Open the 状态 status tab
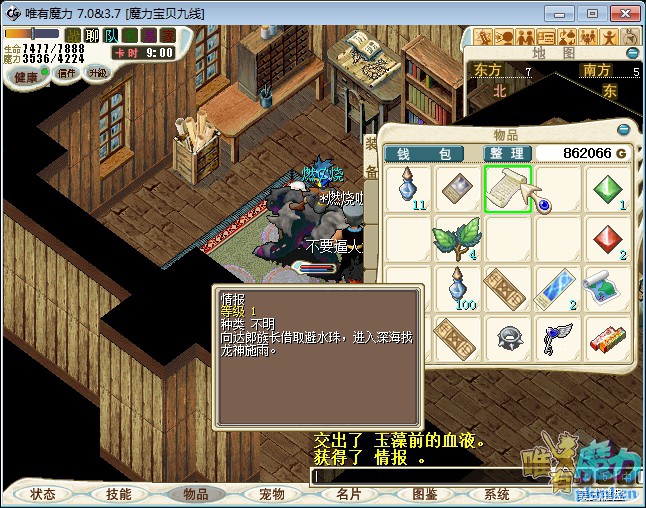The height and width of the screenshot is (508, 646). [x=43, y=494]
